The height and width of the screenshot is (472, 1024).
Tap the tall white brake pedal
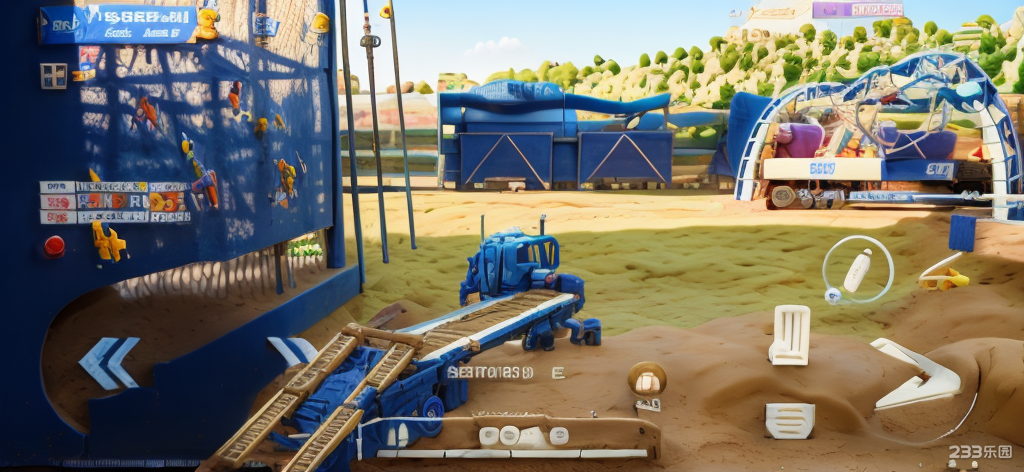pyautogui.click(x=790, y=334)
